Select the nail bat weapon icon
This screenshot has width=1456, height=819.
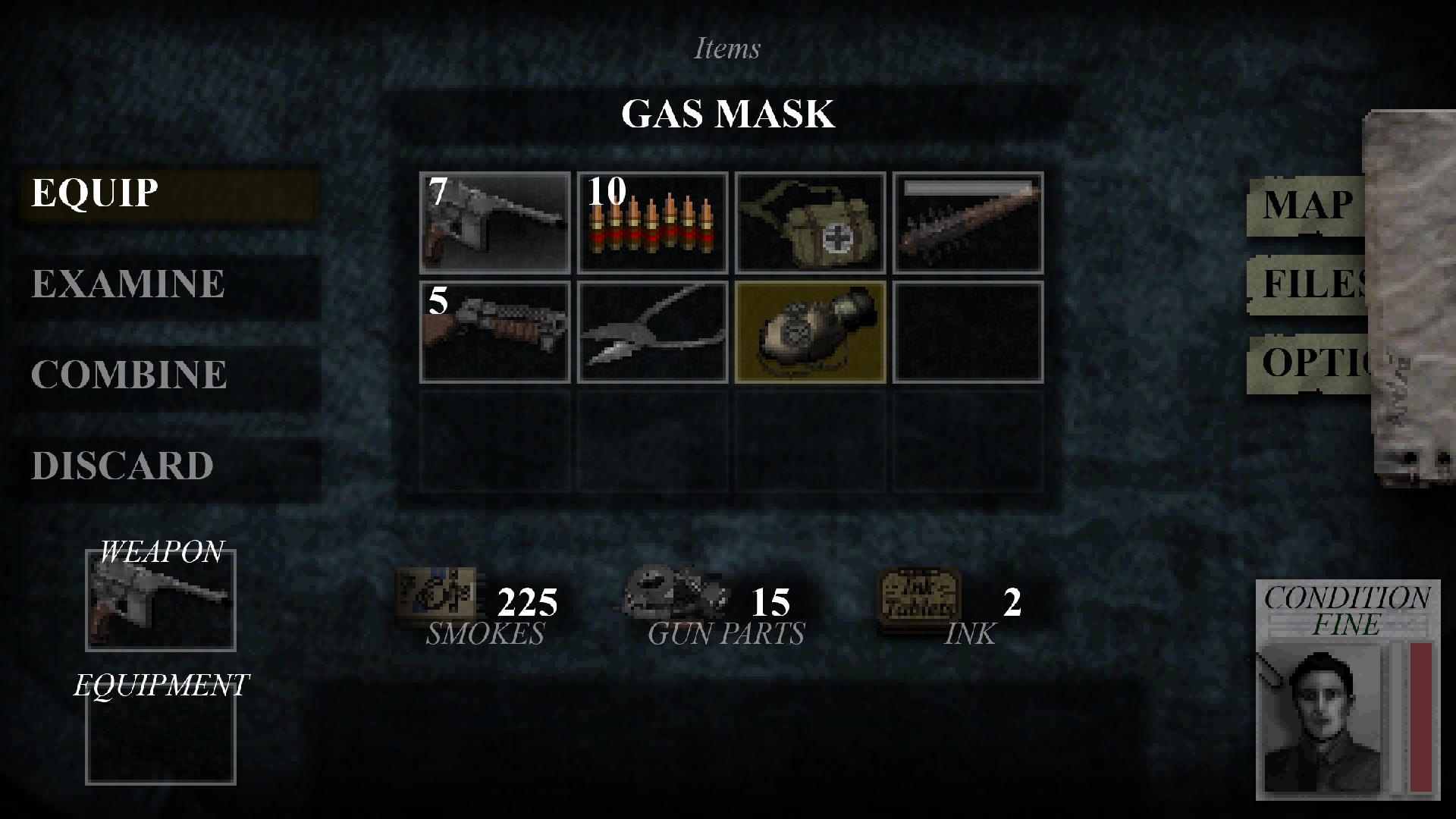click(968, 224)
